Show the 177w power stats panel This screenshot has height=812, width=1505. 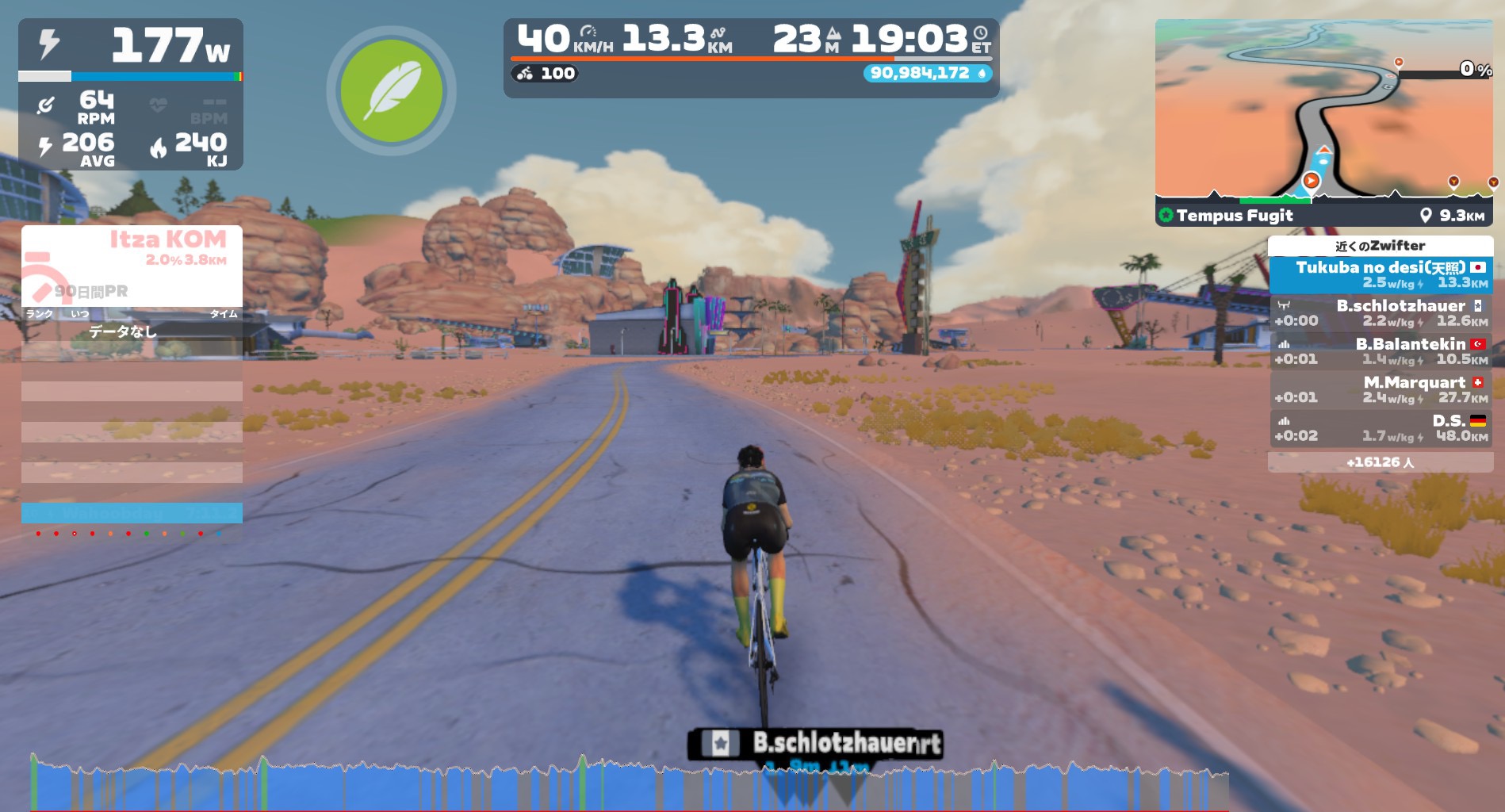click(131, 94)
